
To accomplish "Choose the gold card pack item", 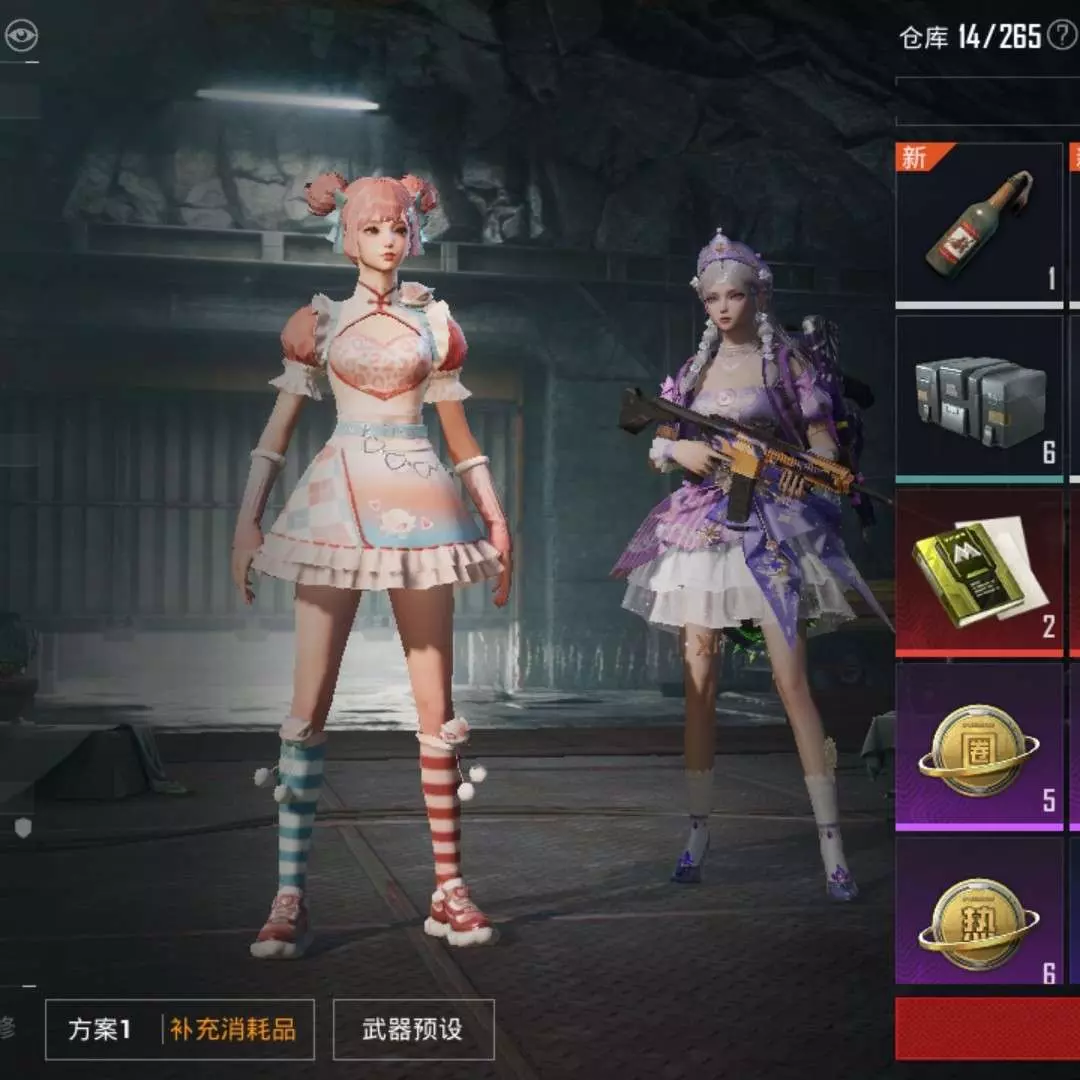I will tap(978, 571).
